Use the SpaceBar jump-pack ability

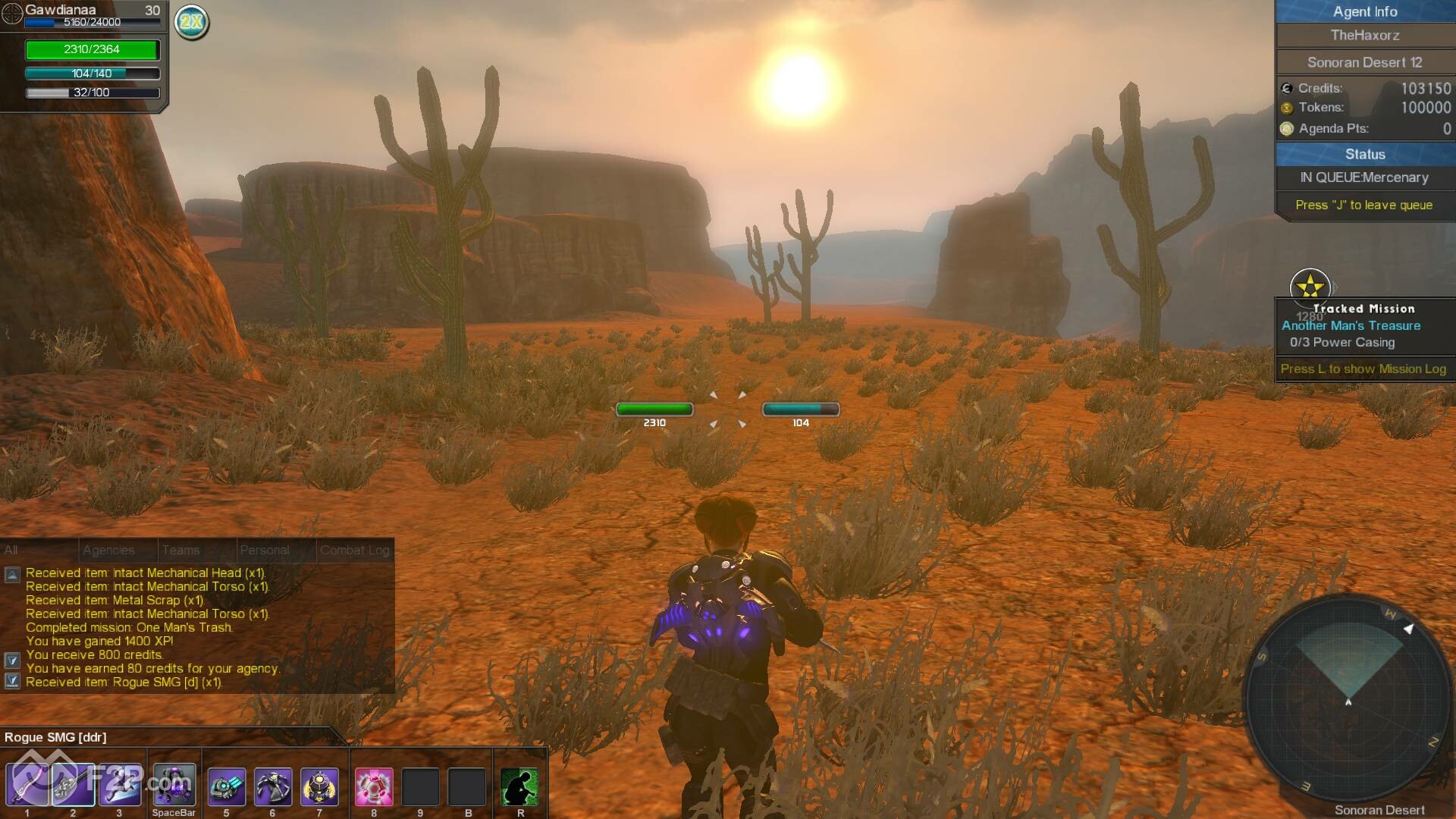point(174,786)
